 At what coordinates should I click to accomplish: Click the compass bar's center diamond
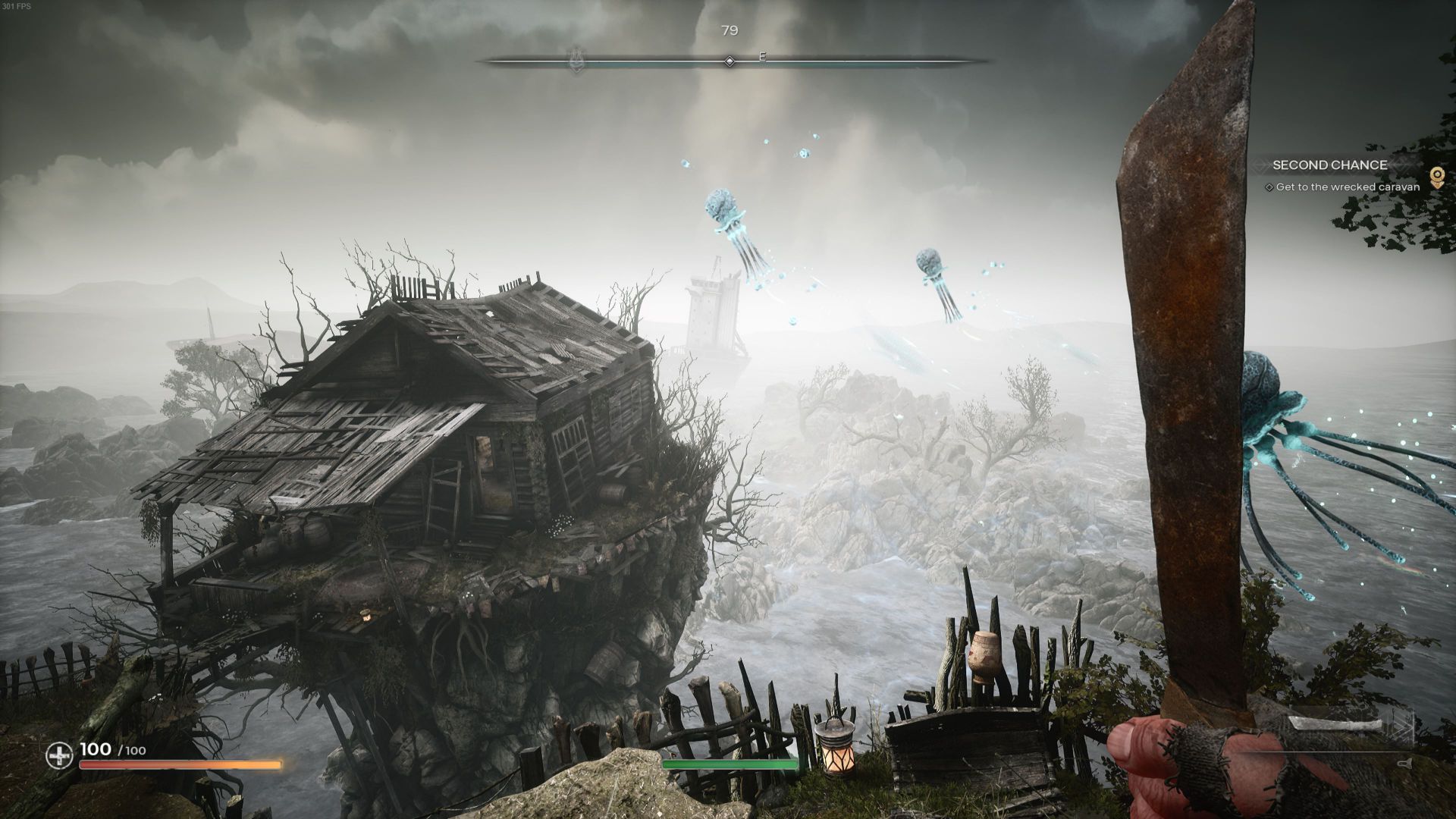(730, 61)
